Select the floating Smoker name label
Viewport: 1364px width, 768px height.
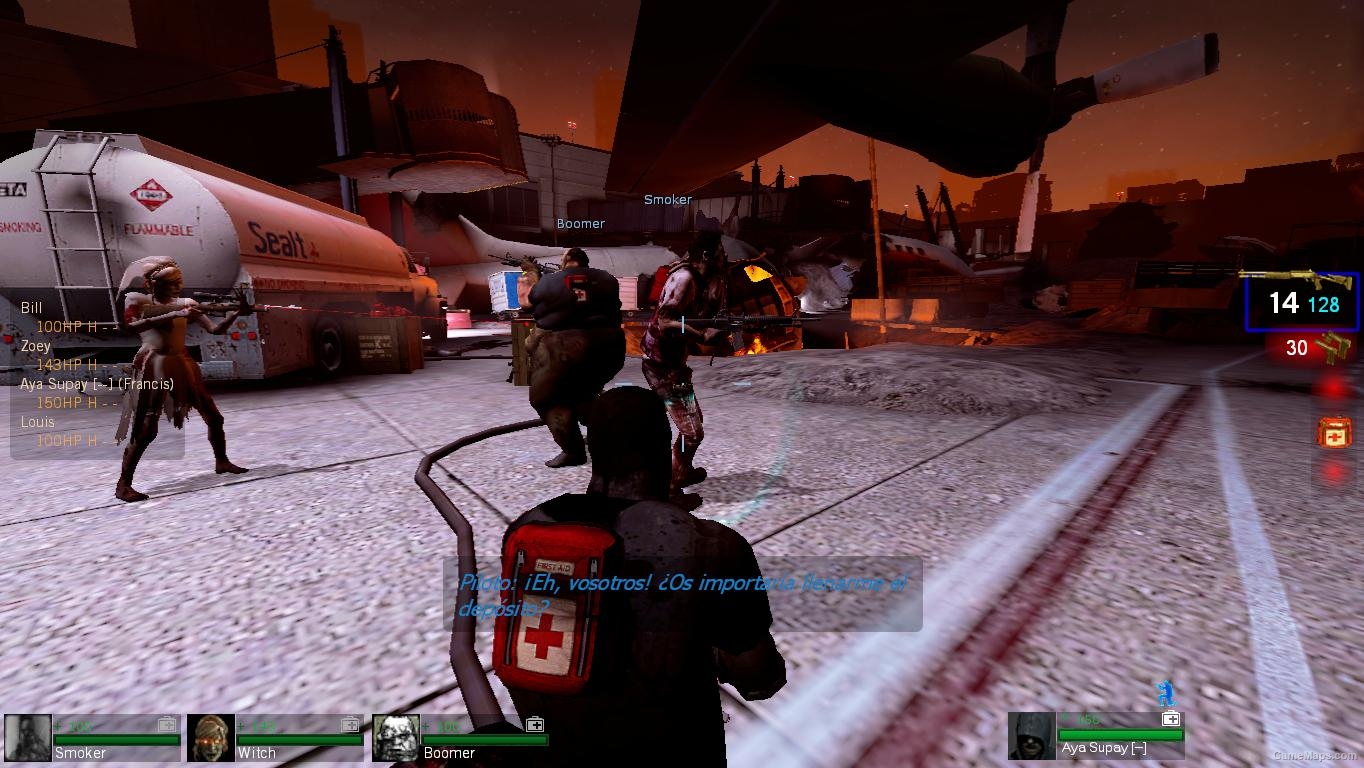click(x=666, y=200)
